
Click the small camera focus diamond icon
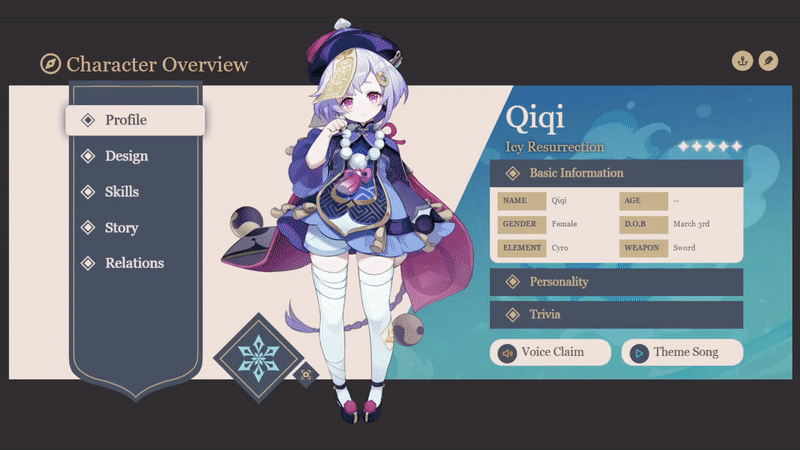coord(305,374)
